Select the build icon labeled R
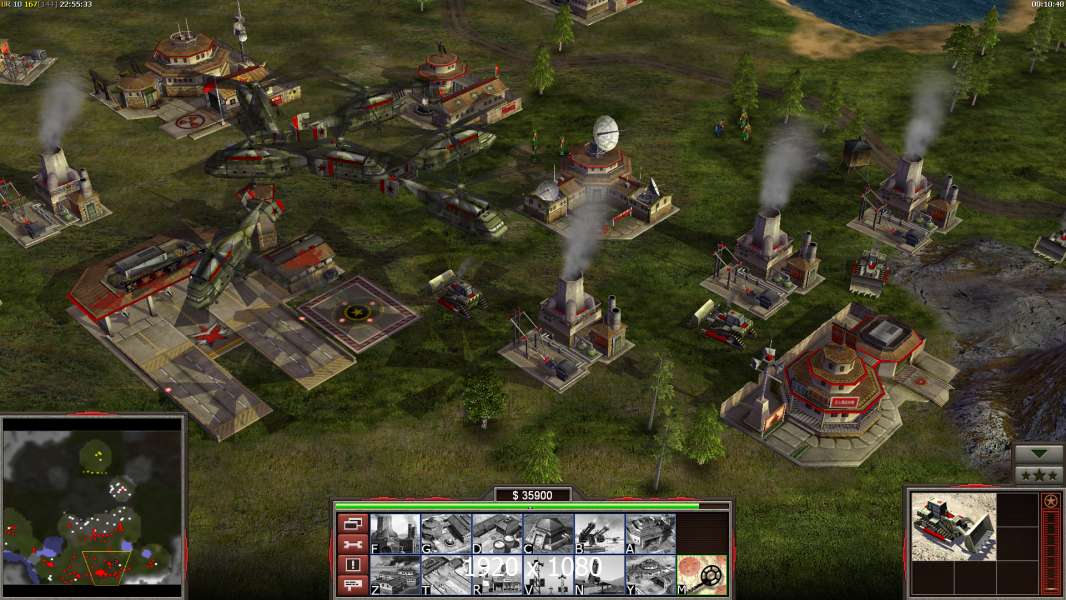Image resolution: width=1066 pixels, height=600 pixels. point(497,575)
